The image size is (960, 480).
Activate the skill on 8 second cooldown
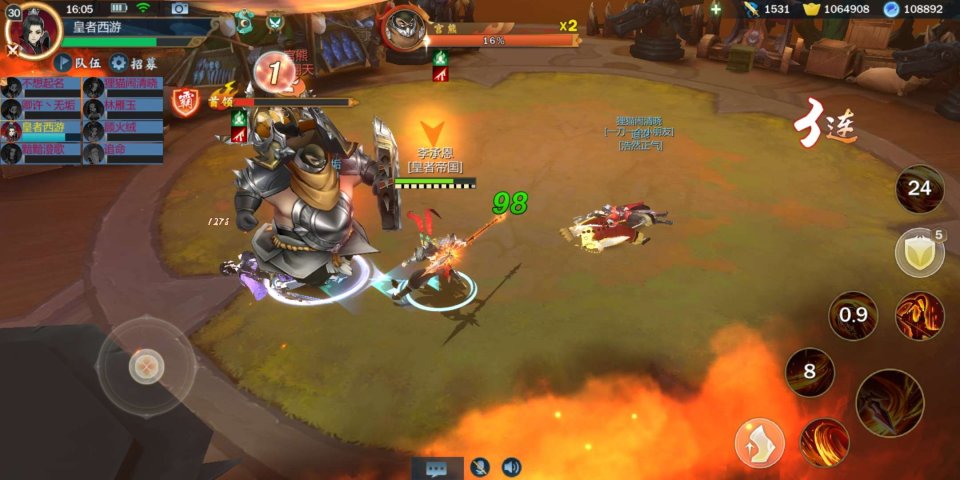click(x=809, y=372)
